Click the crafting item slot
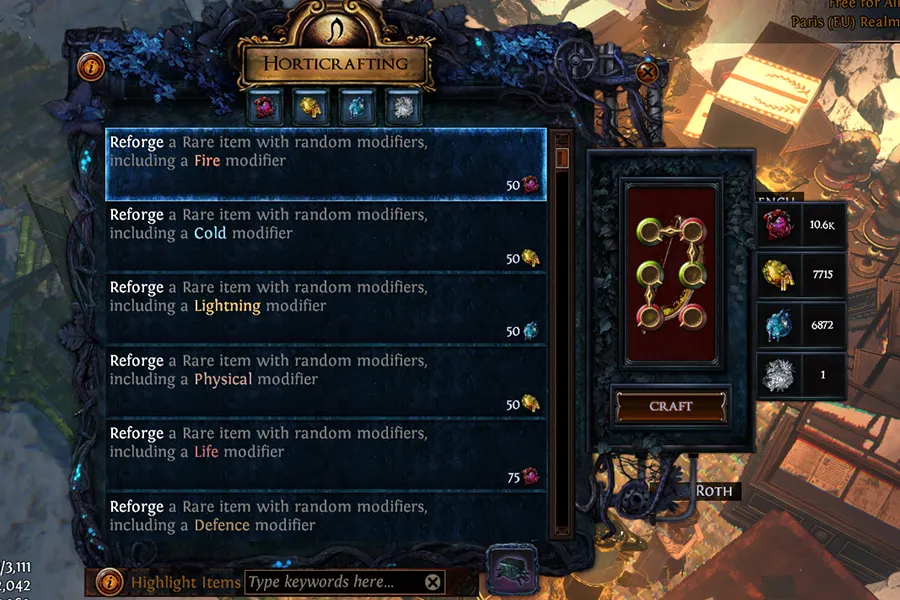Image resolution: width=900 pixels, height=600 pixels. (x=671, y=274)
